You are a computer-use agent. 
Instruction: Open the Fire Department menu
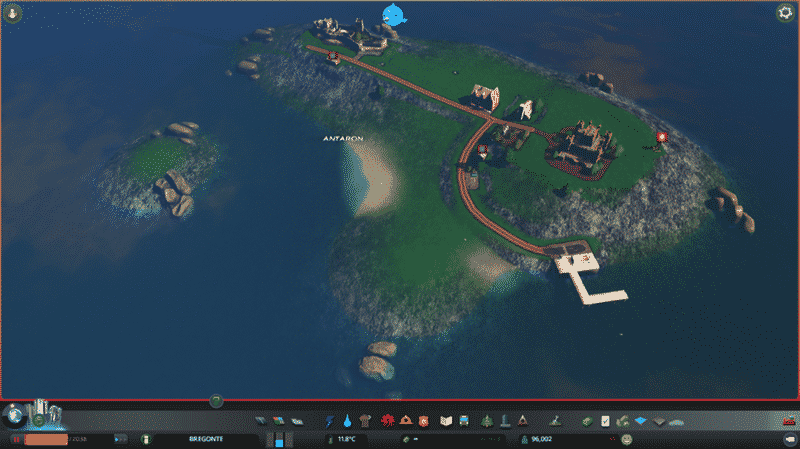click(x=405, y=421)
